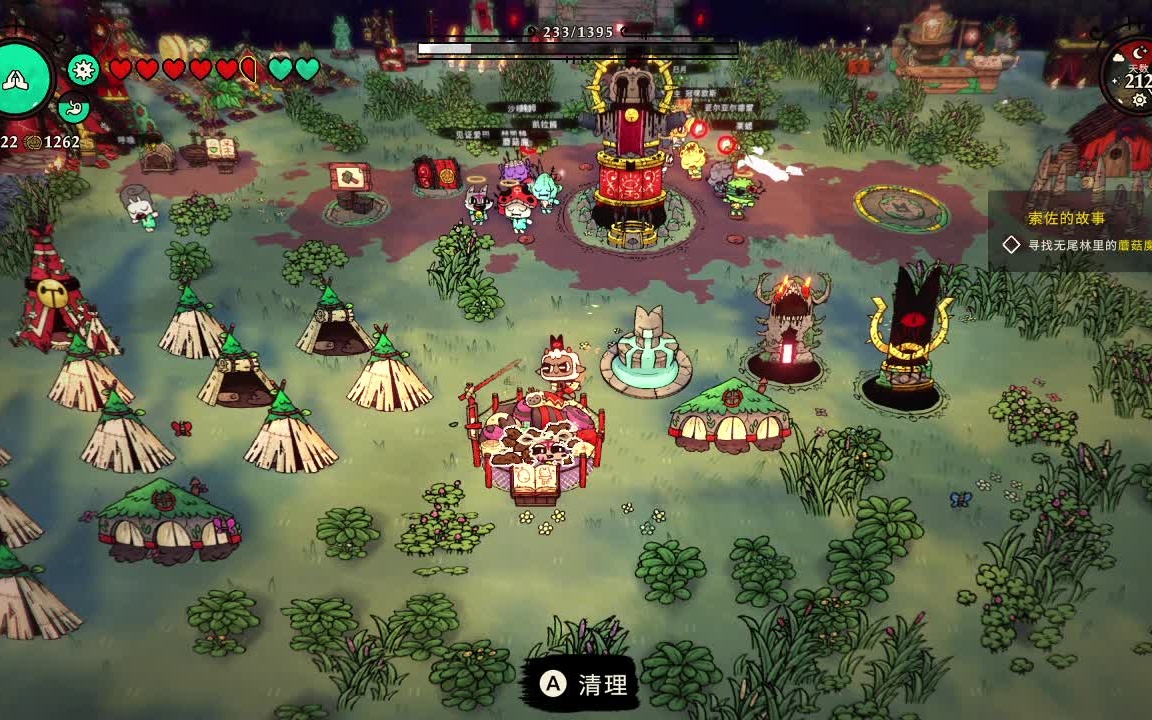Select the green sickness gauge icon

point(83,69)
